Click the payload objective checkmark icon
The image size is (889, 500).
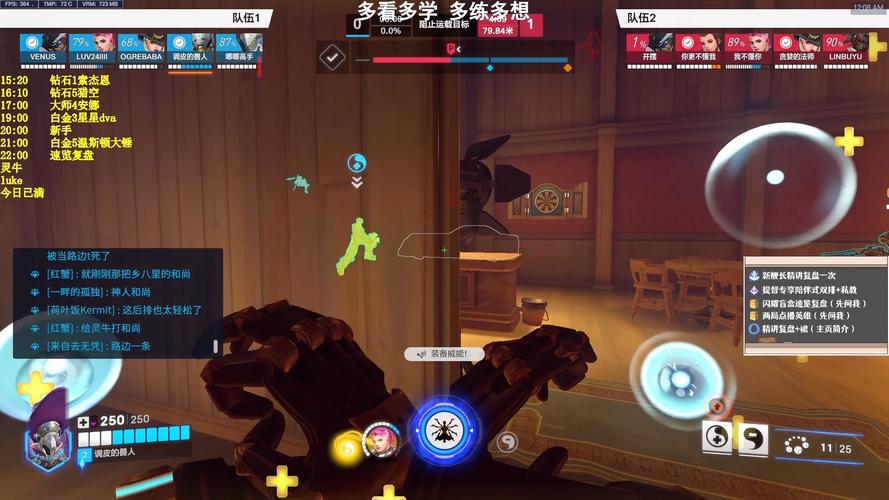(332, 57)
